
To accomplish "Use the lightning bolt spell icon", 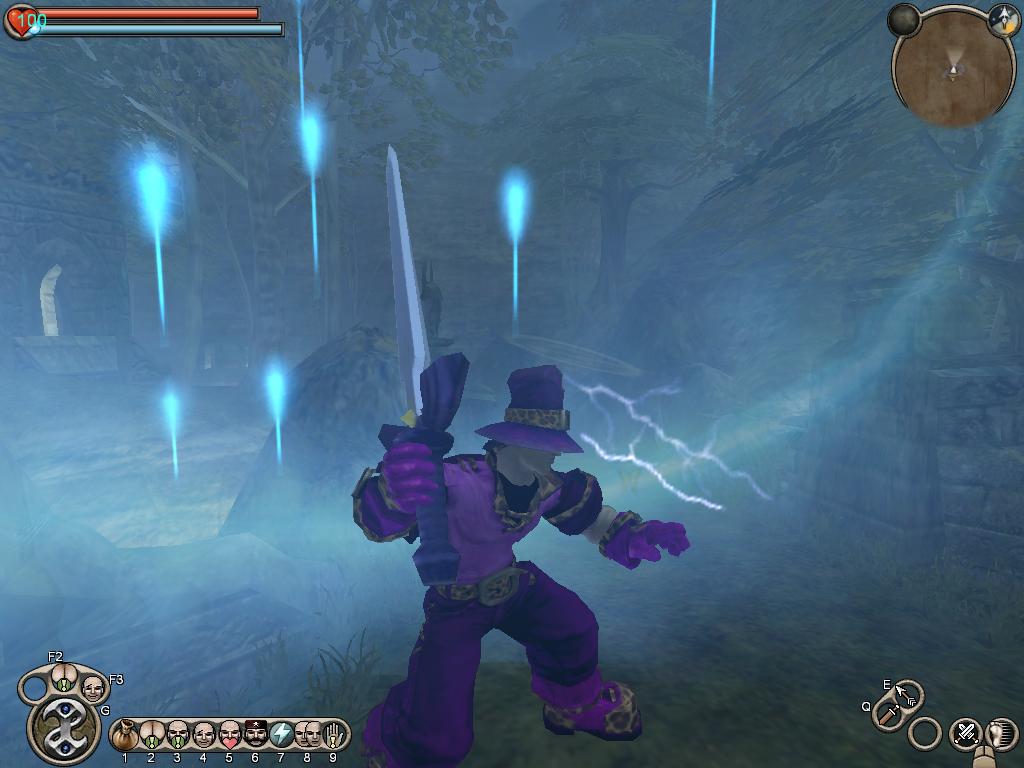I will tap(281, 736).
